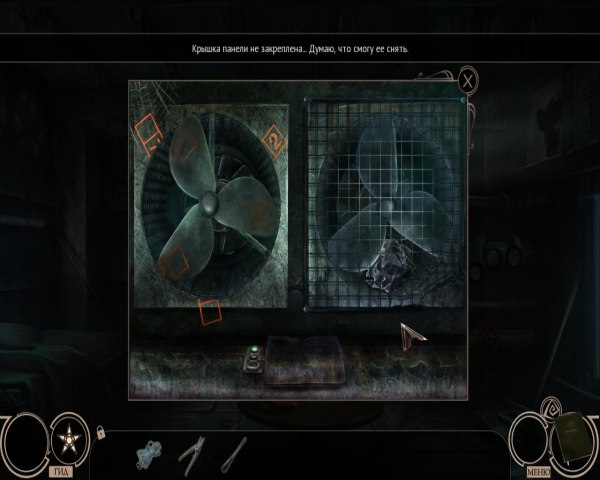Toggle the inventory padlock icon
Image resolution: width=600 pixels, height=480 pixels.
pyautogui.click(x=100, y=432)
